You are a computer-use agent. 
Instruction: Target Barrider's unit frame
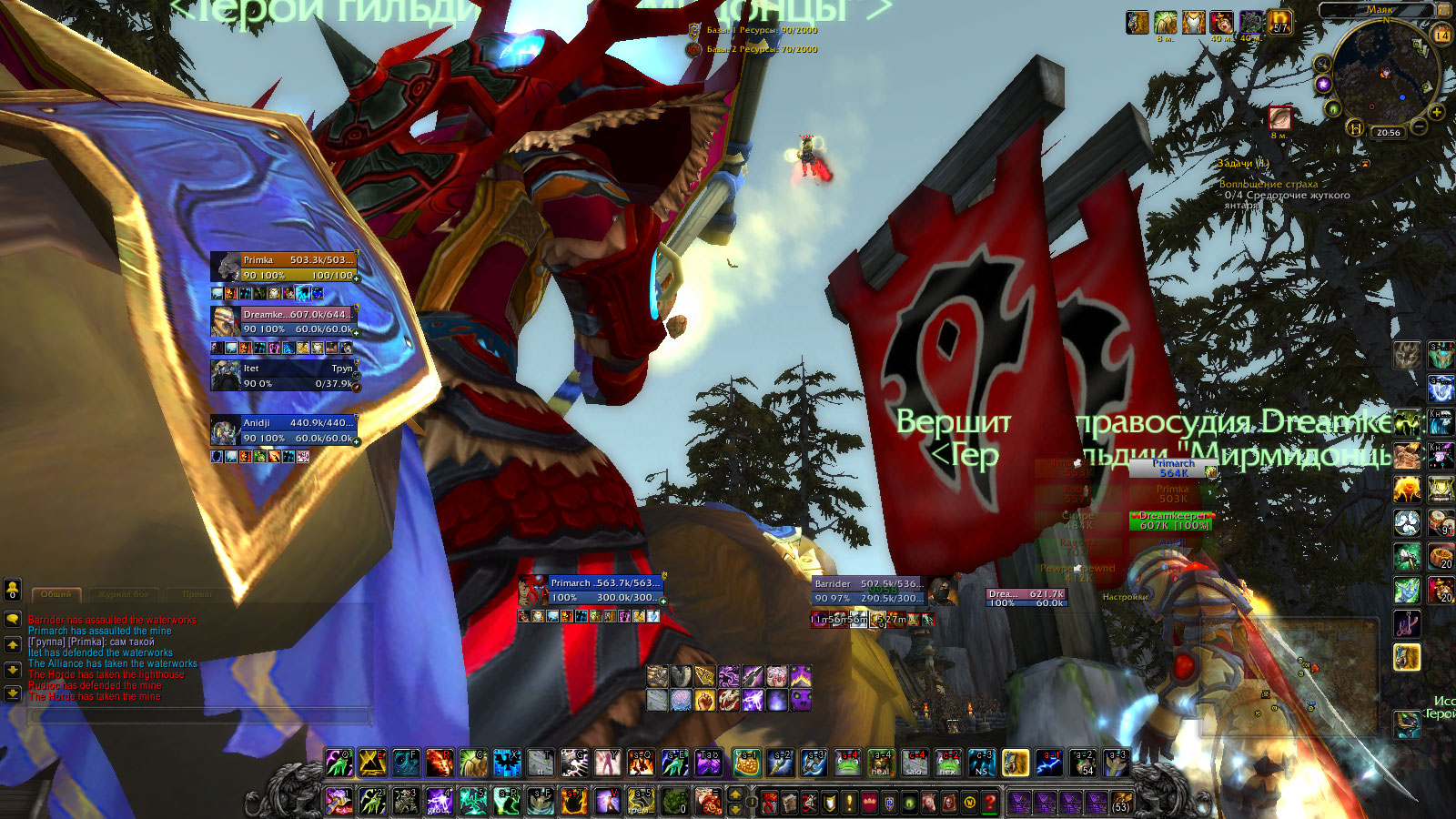(867, 591)
